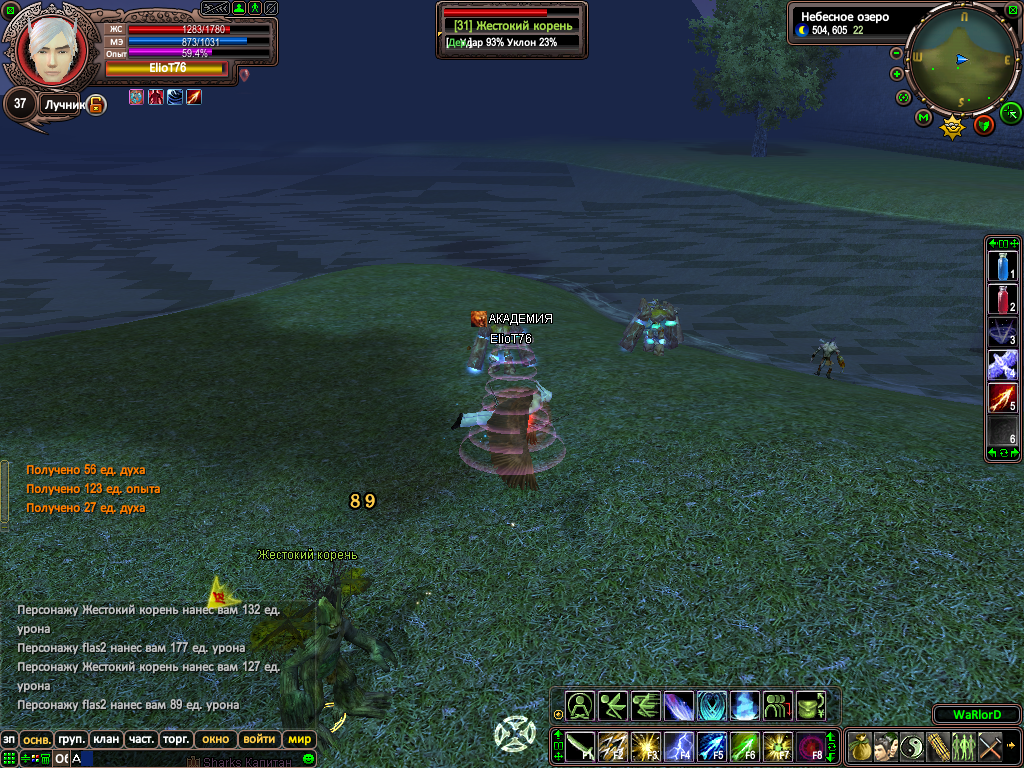Image resolution: width=1024 pixels, height=768 pixels.
Task: Zoom in the minimap with plus button
Action: (896, 74)
